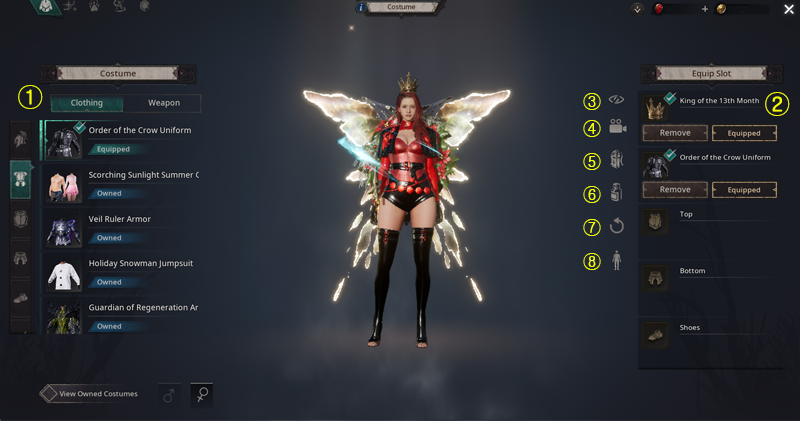
Task: Close the Costume window
Action: tap(789, 9)
